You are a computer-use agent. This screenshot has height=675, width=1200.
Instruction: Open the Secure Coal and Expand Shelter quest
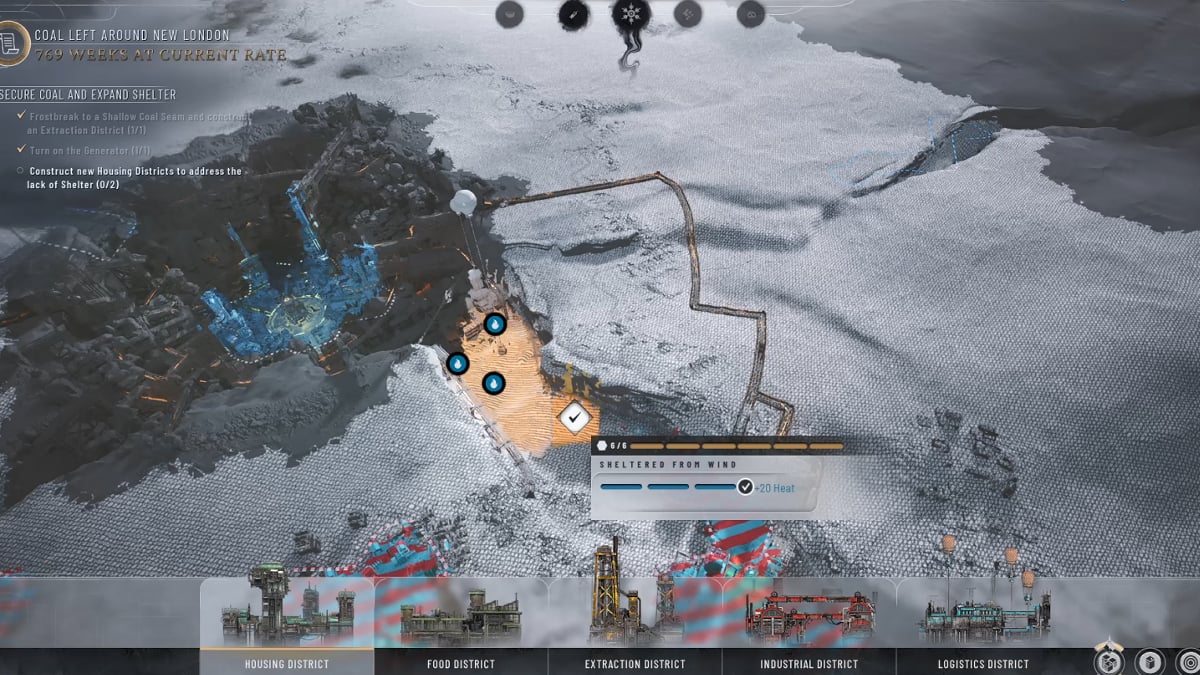coord(90,94)
